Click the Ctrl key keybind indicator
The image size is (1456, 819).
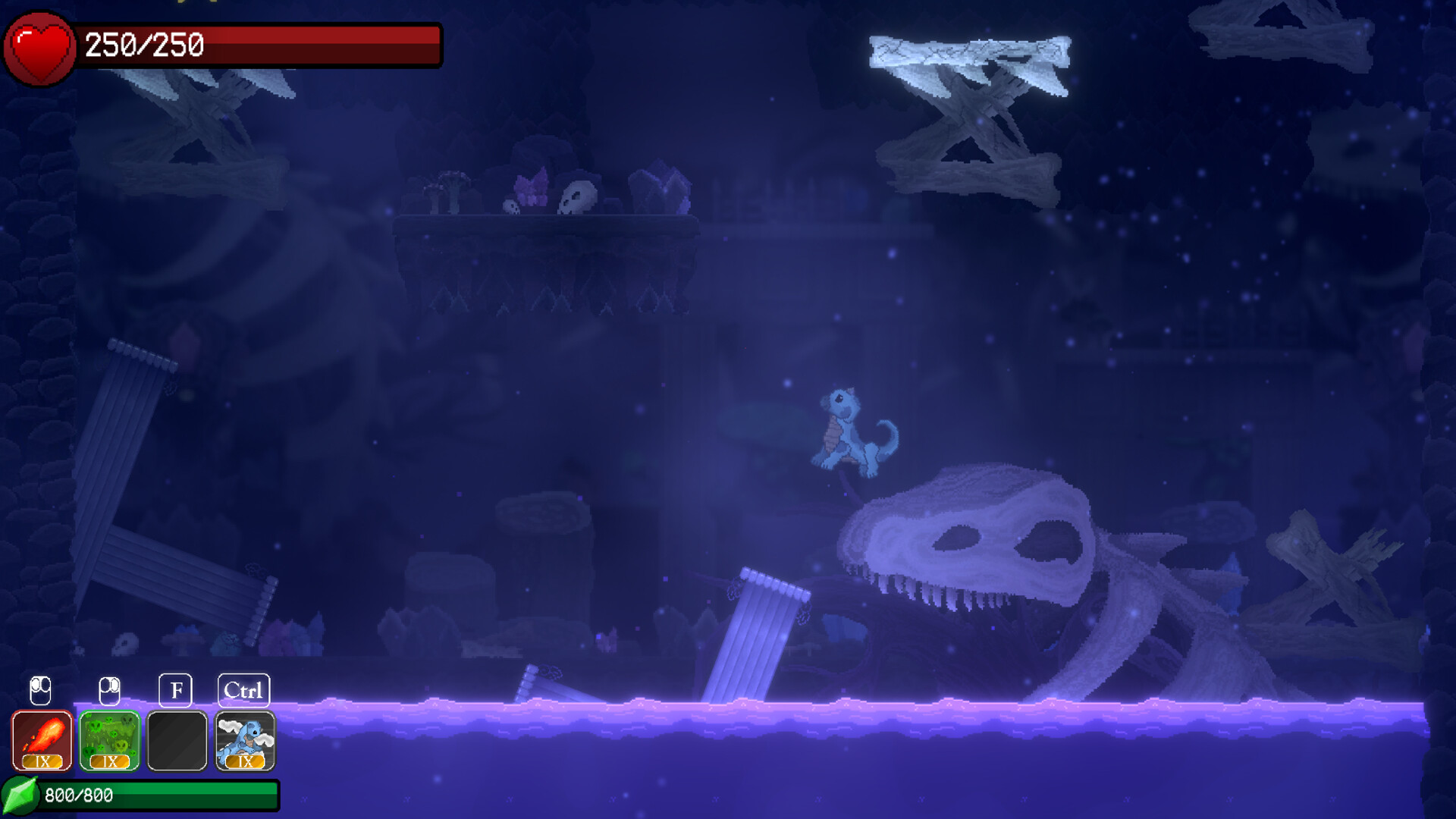point(244,689)
